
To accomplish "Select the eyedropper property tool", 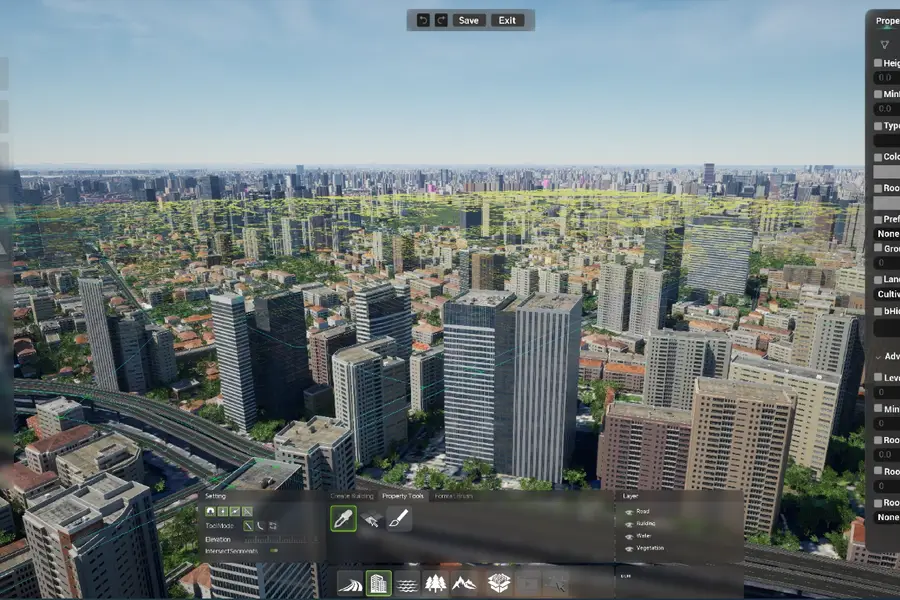I will pos(344,519).
